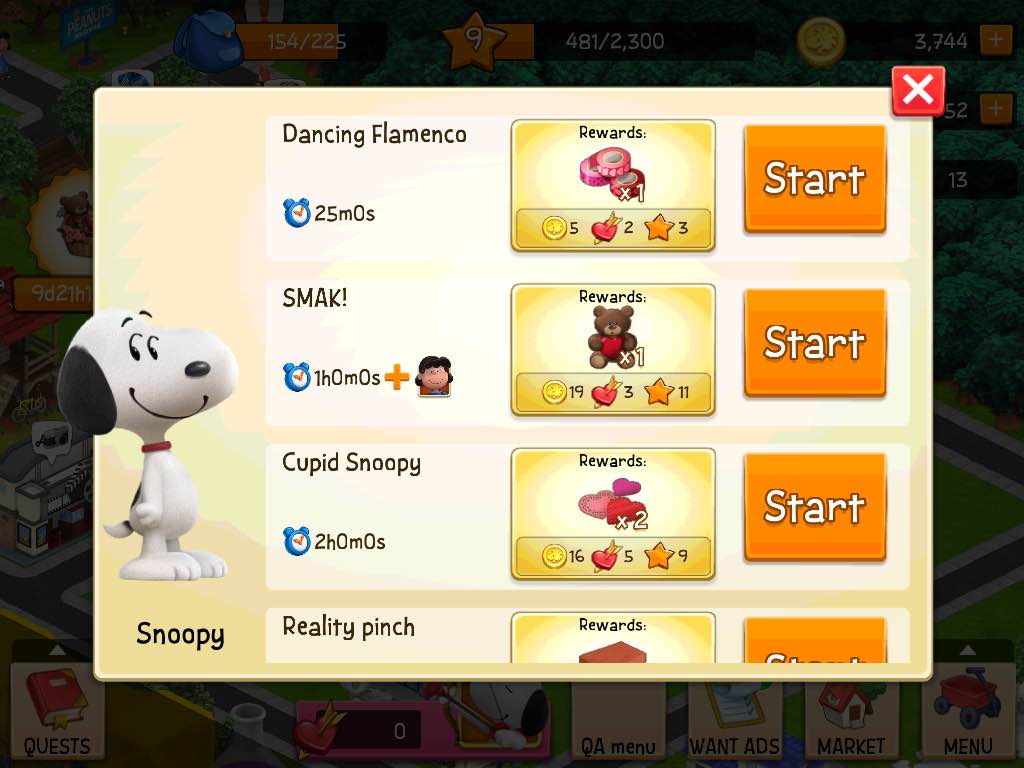View SMAK! teddy bear rewards panel
Viewport: 1024px width, 768px height.
tap(613, 349)
